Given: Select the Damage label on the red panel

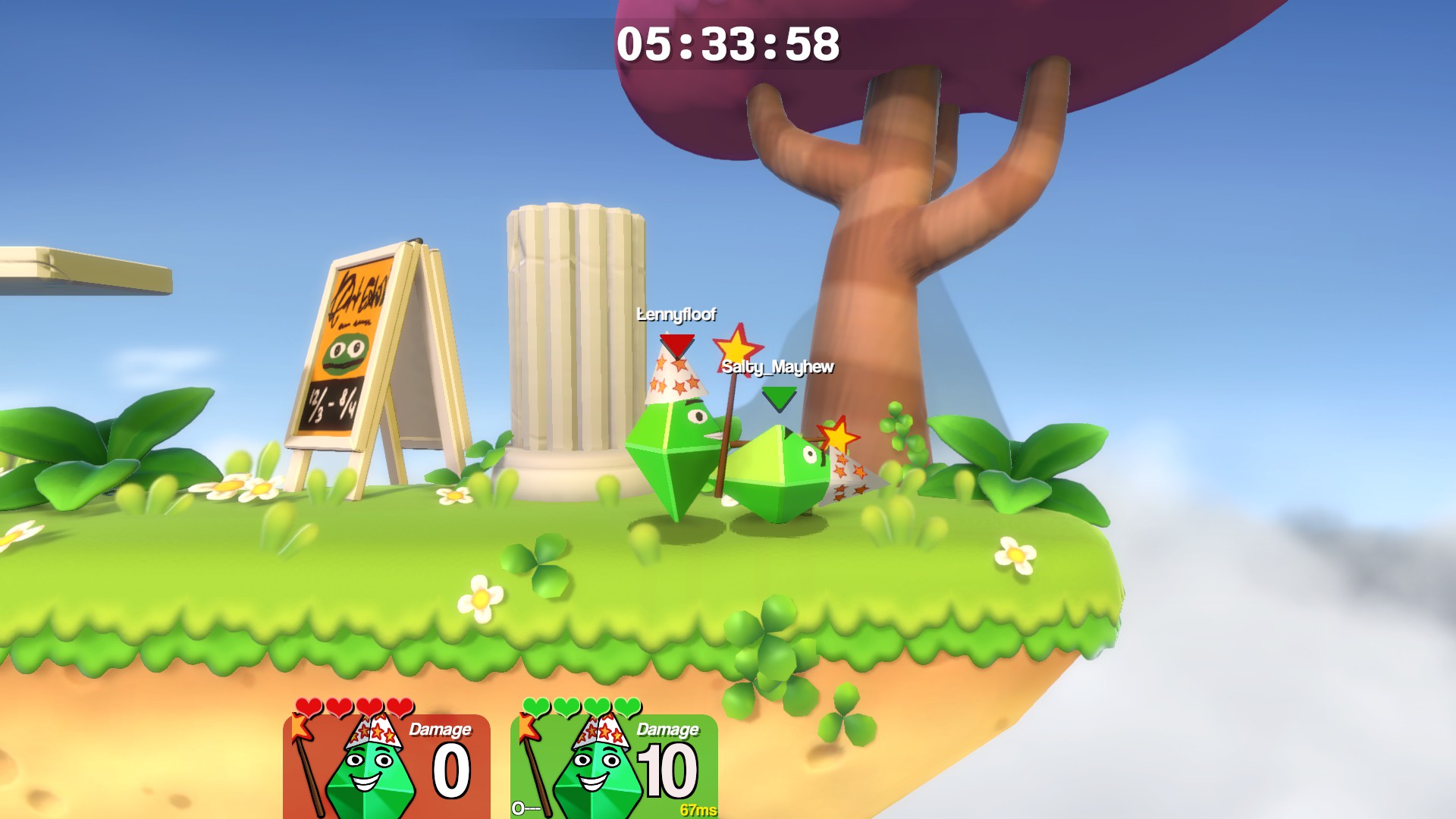Looking at the screenshot, I should [442, 730].
